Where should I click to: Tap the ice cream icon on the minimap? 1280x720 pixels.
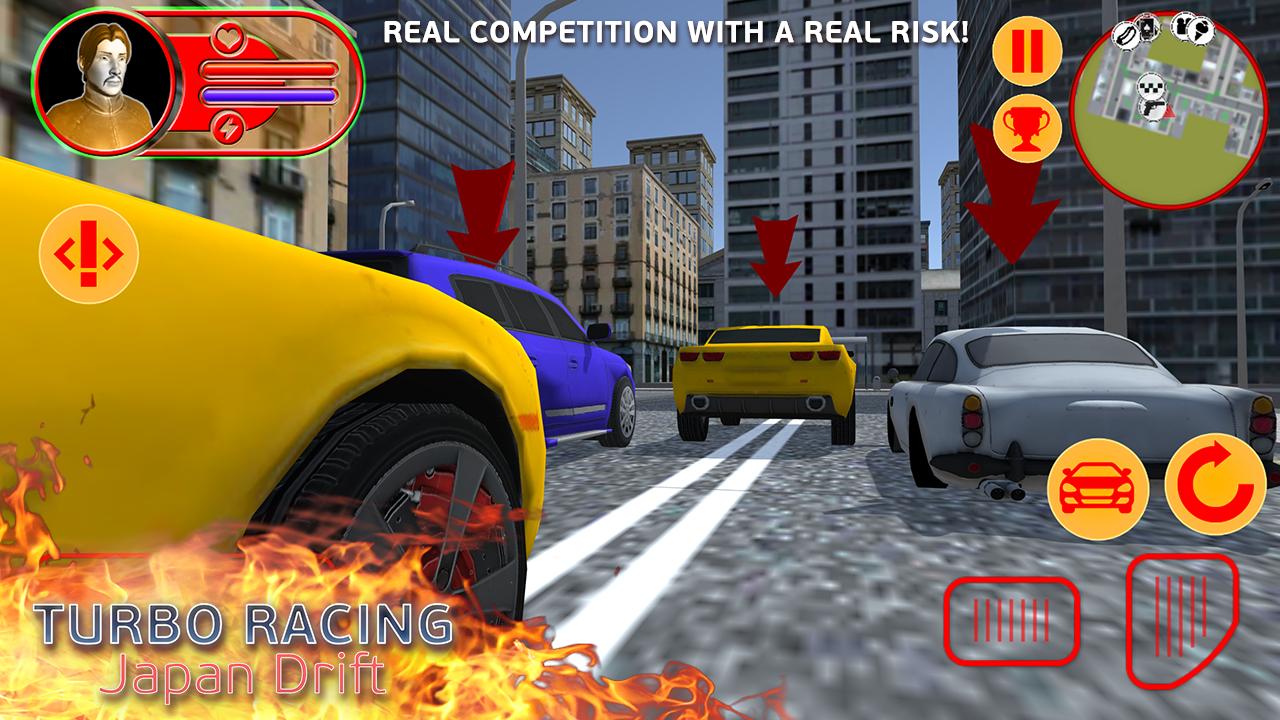(1199, 31)
